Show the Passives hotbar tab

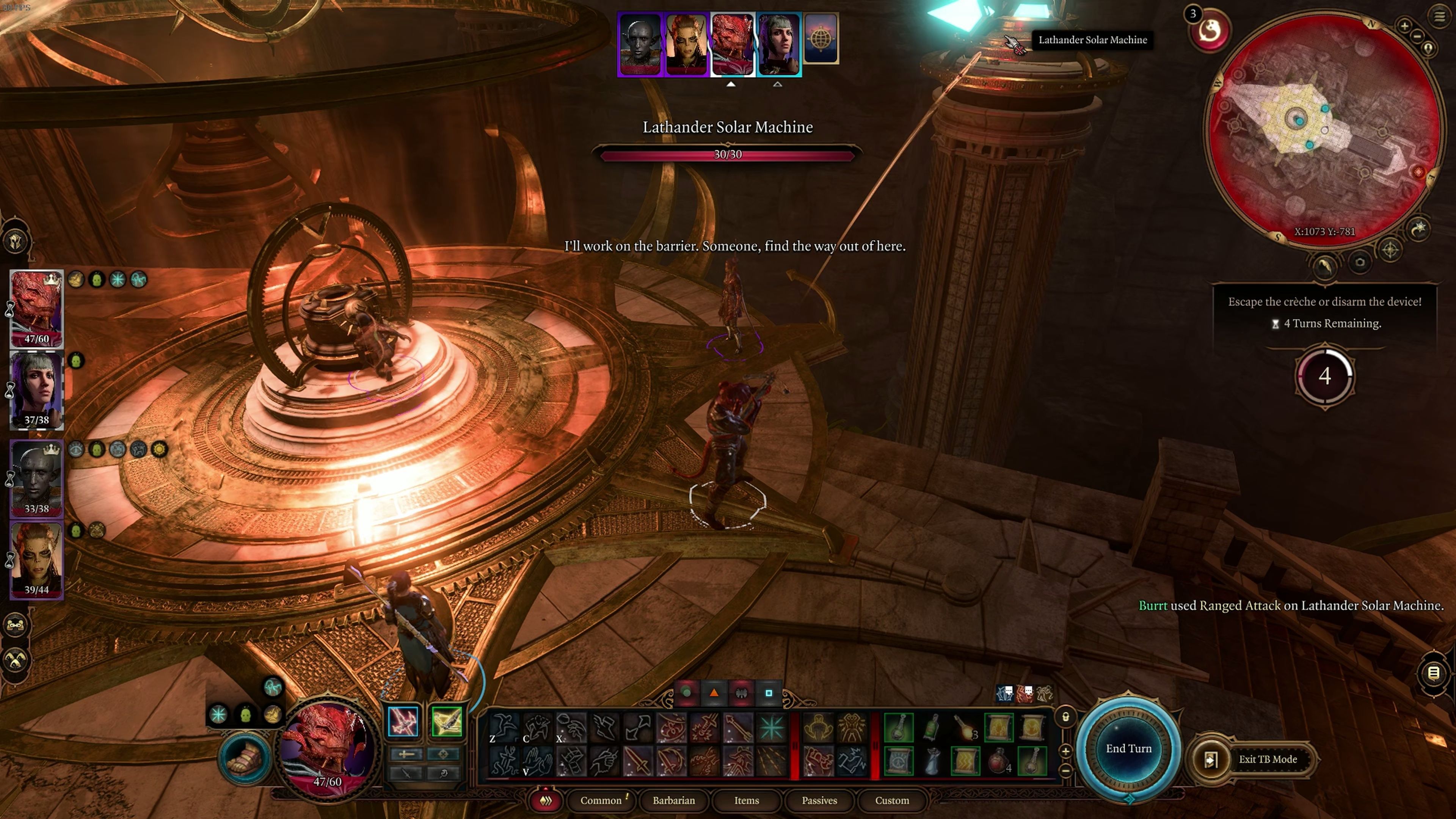(819, 800)
